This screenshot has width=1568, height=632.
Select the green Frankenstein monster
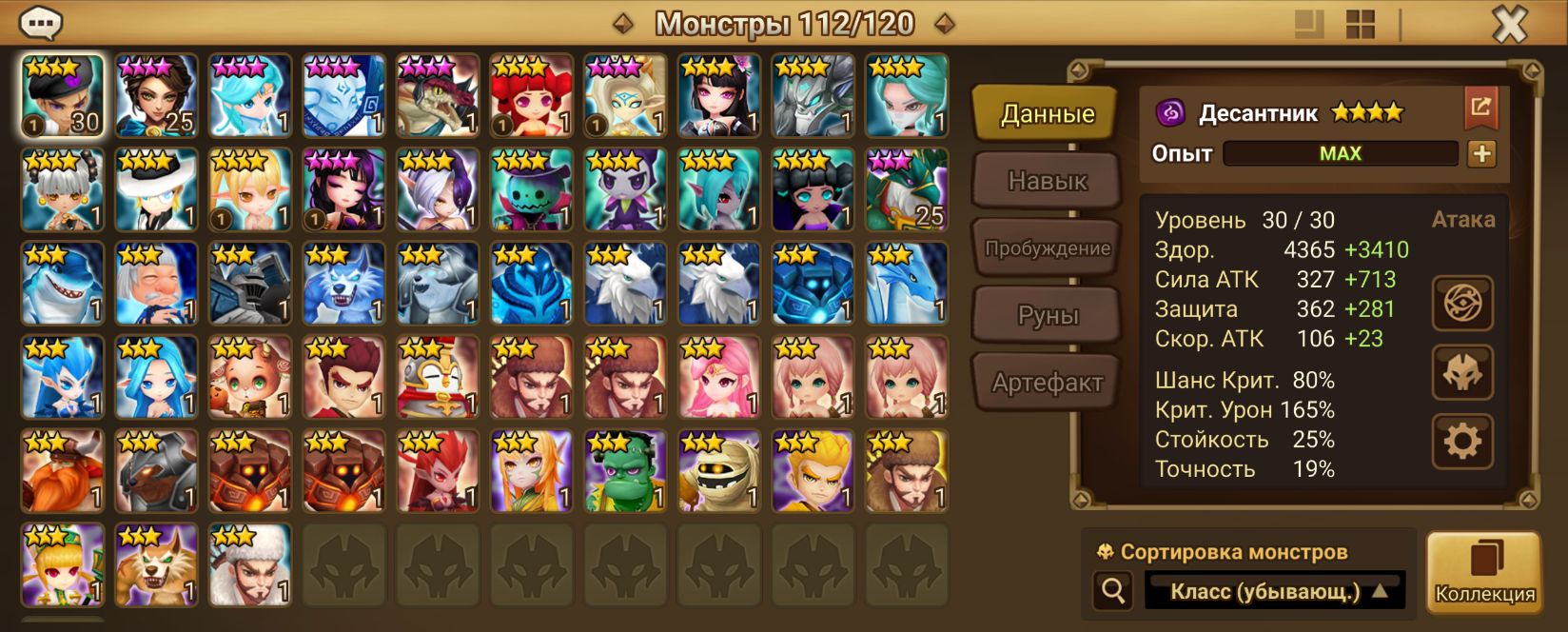tap(624, 470)
